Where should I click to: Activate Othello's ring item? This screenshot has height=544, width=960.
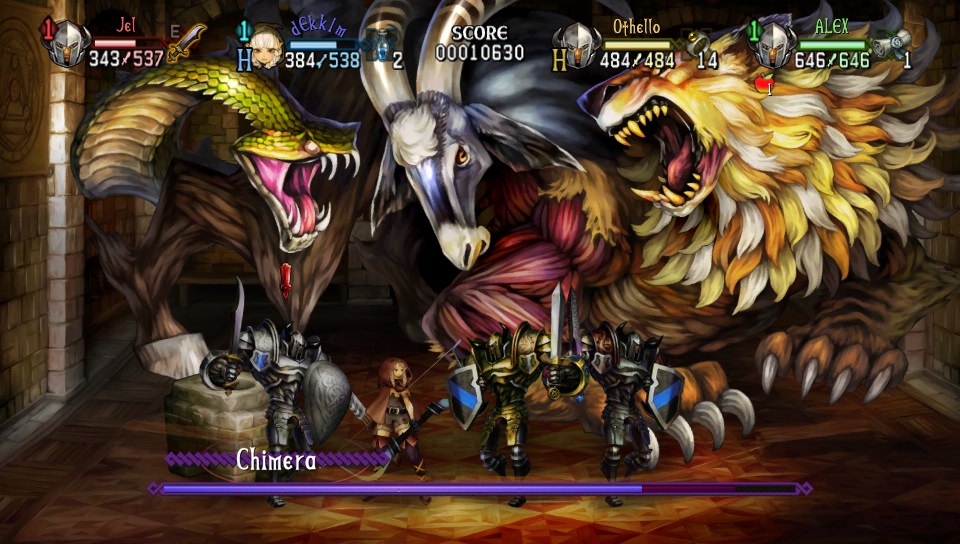(x=698, y=41)
